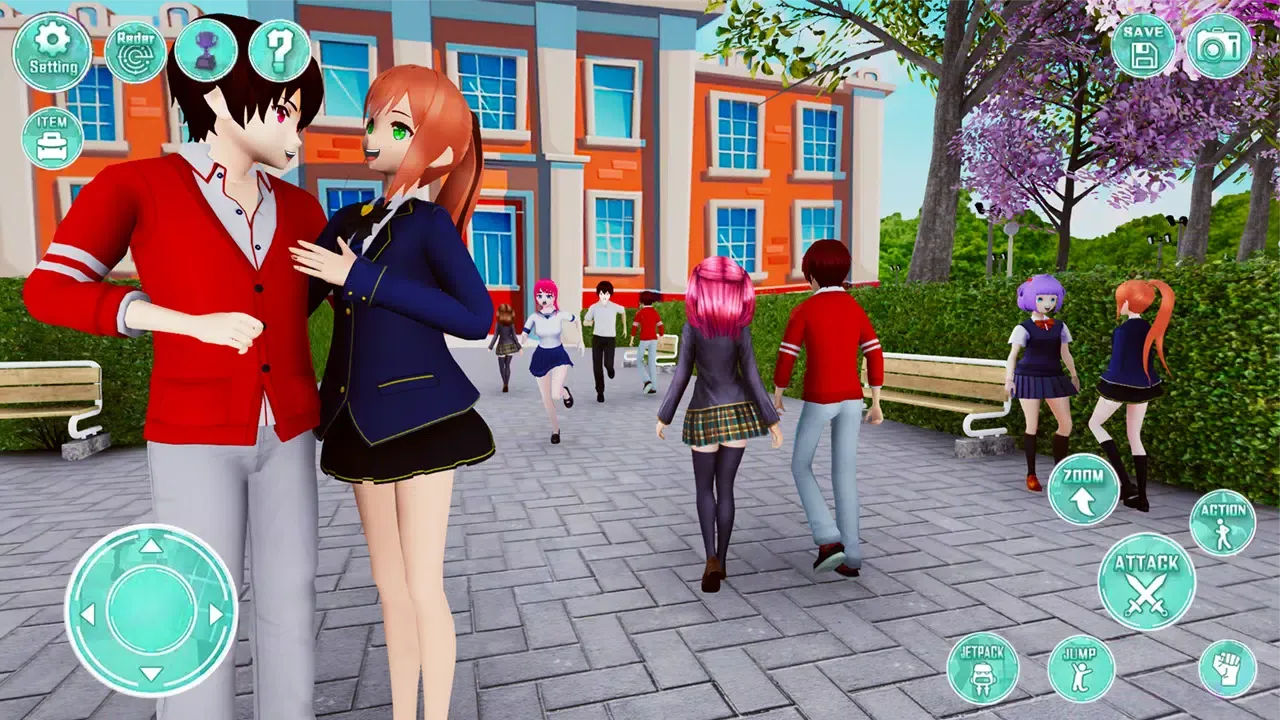The height and width of the screenshot is (720, 1280).
Task: Show help with the question mark button
Action: 279,50
